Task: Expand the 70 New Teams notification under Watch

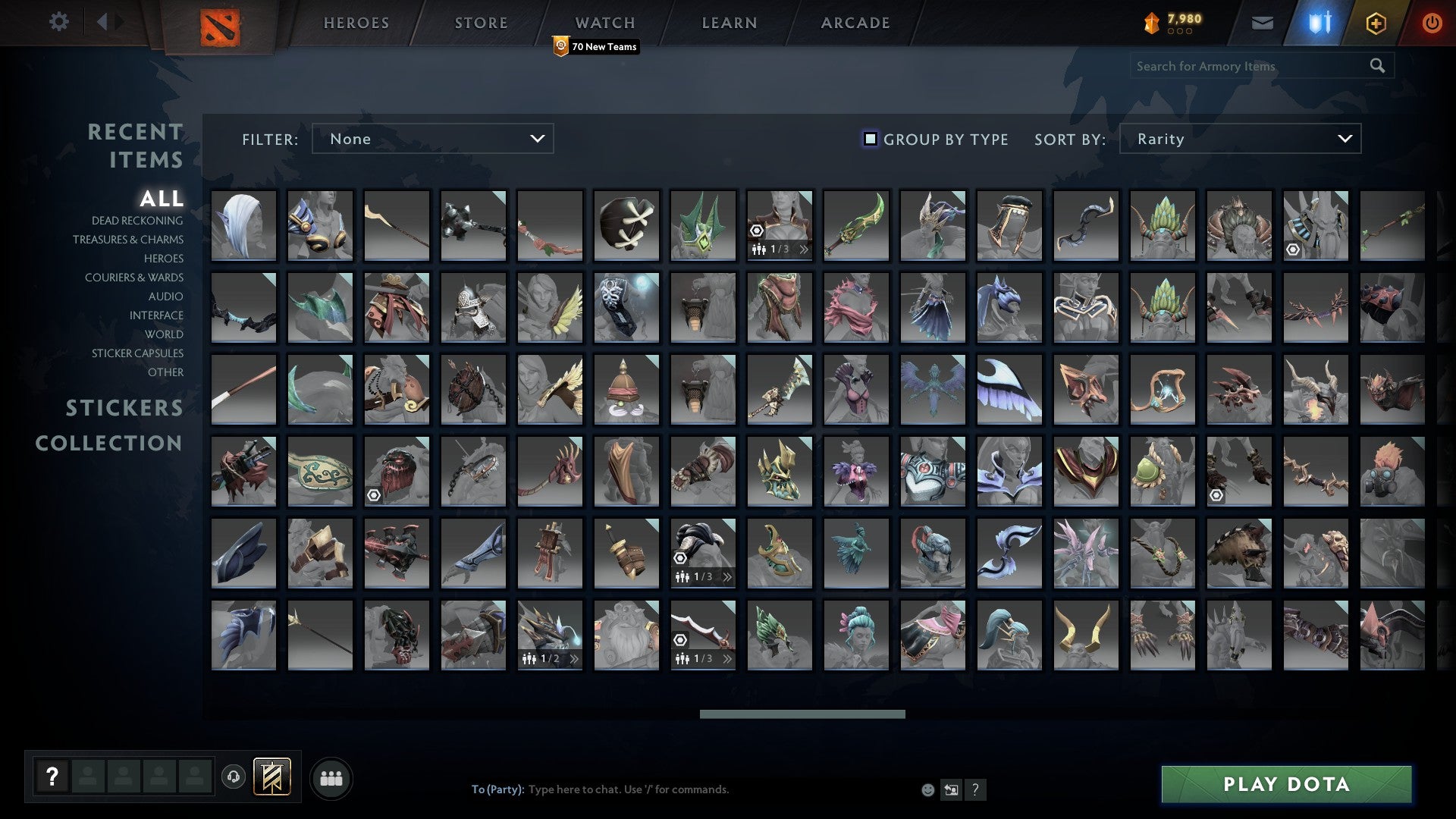Action: pos(595,47)
